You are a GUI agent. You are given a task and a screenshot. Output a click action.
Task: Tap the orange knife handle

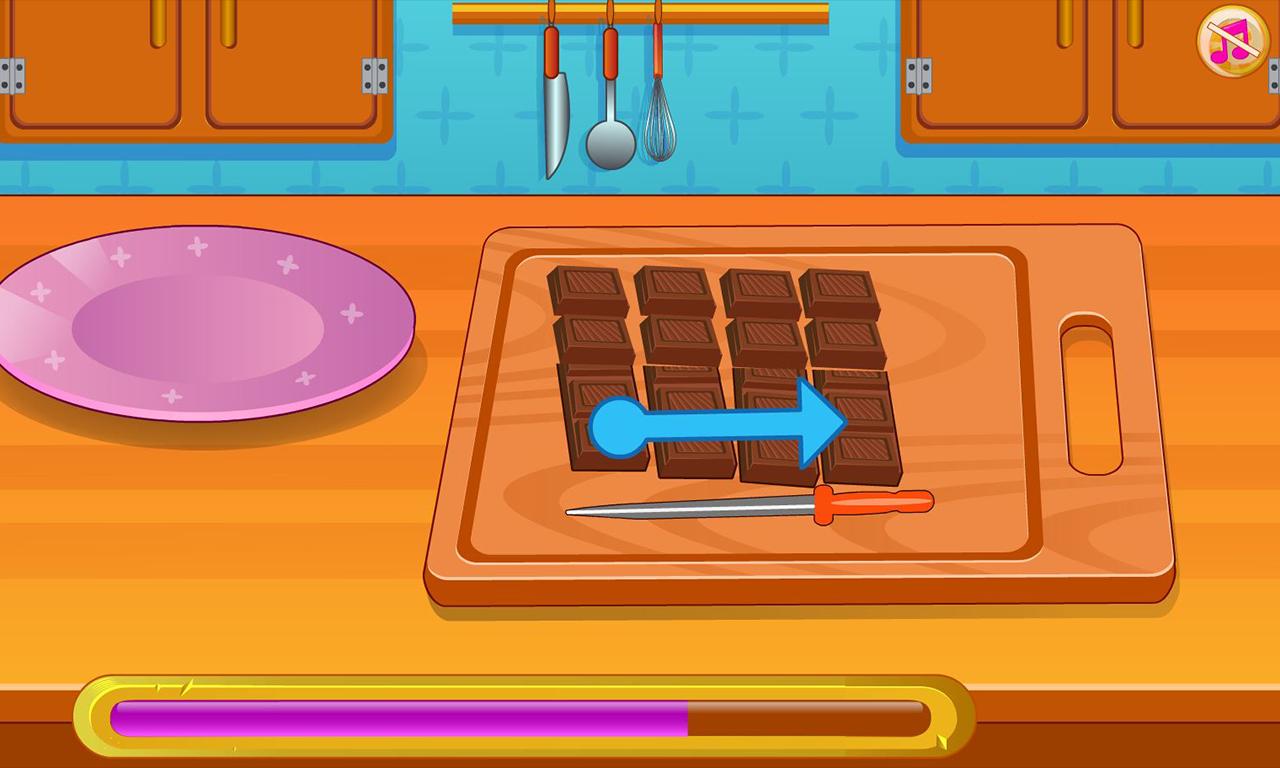click(x=875, y=500)
